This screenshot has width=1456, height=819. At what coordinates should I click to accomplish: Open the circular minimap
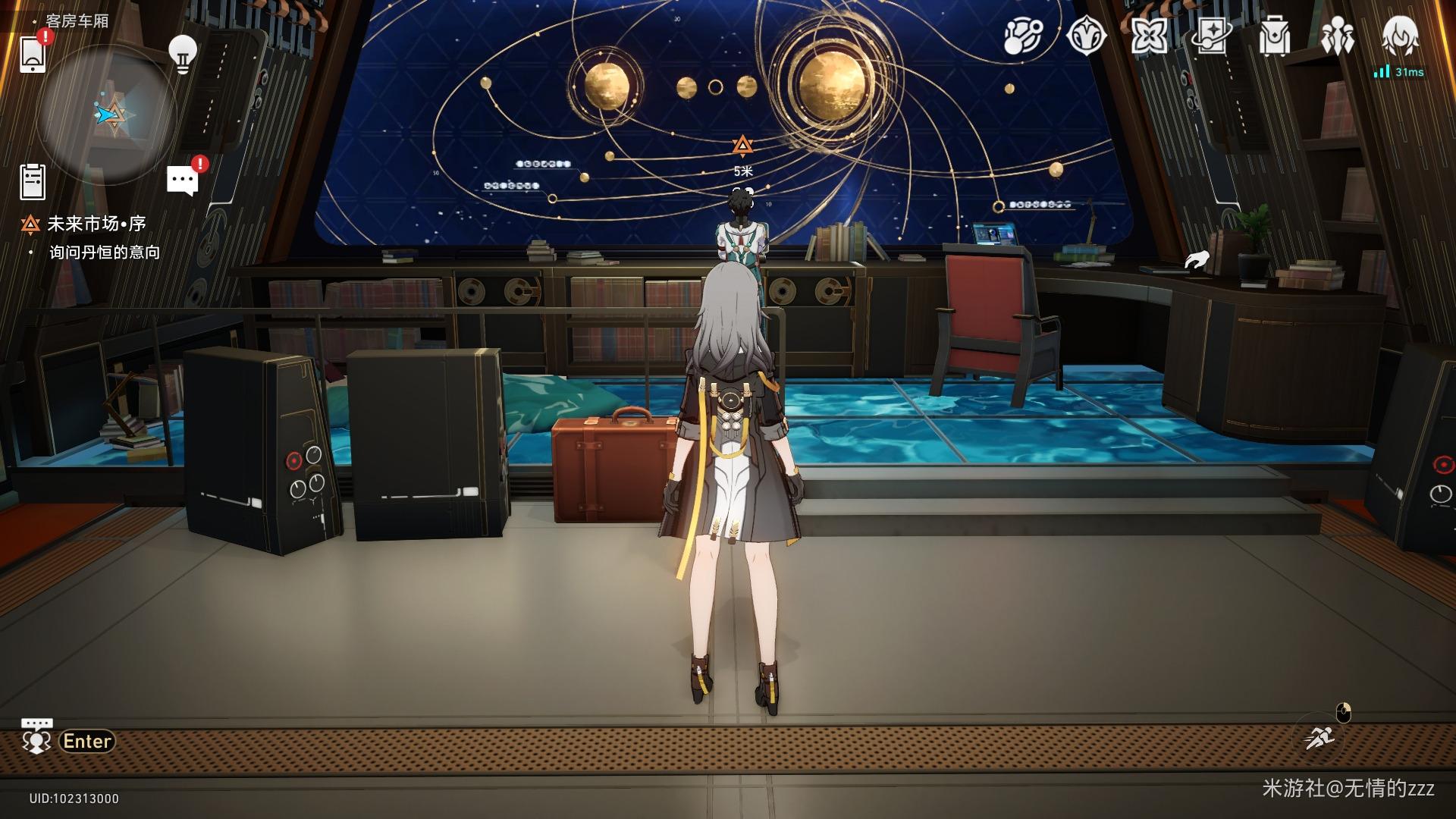[106, 115]
